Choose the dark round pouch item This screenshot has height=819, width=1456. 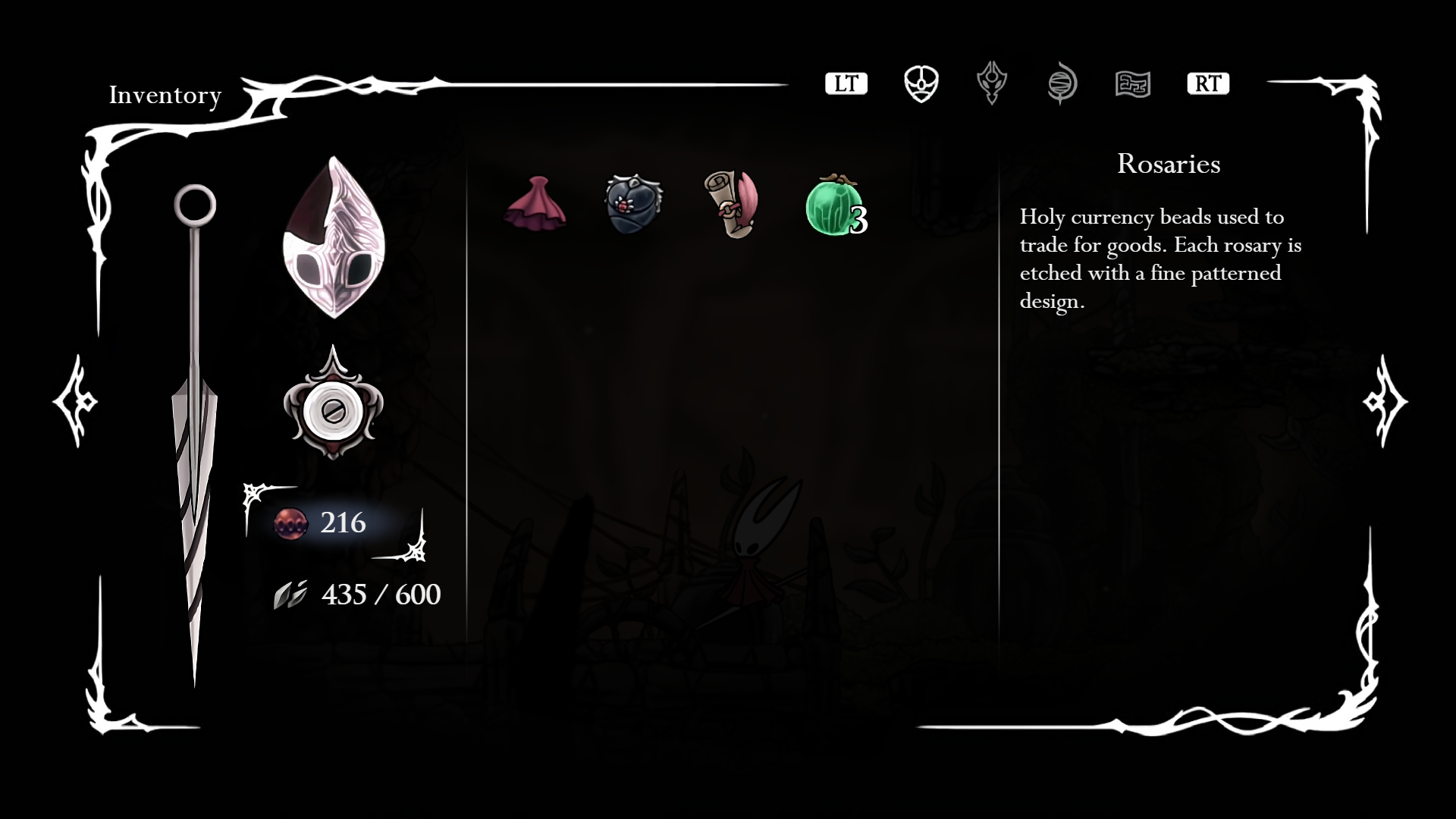point(633,203)
